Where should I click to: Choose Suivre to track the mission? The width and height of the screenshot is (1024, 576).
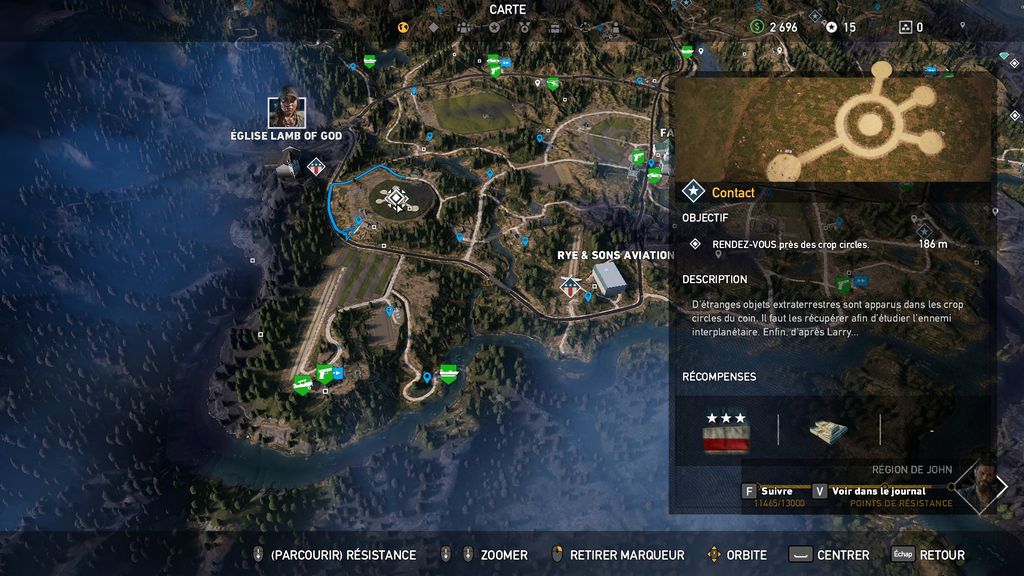[x=776, y=491]
